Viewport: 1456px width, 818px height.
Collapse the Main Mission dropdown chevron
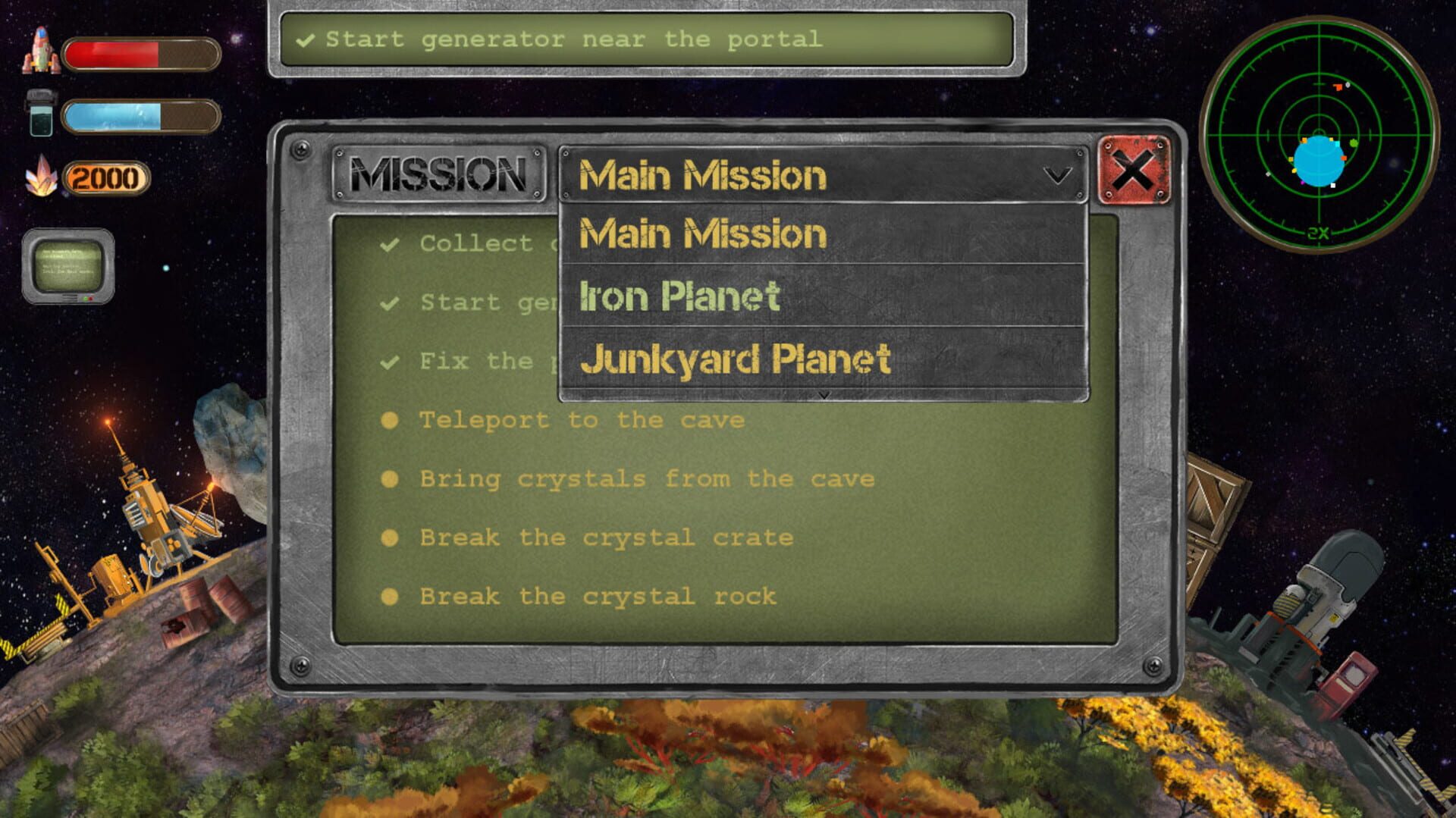tap(1056, 177)
